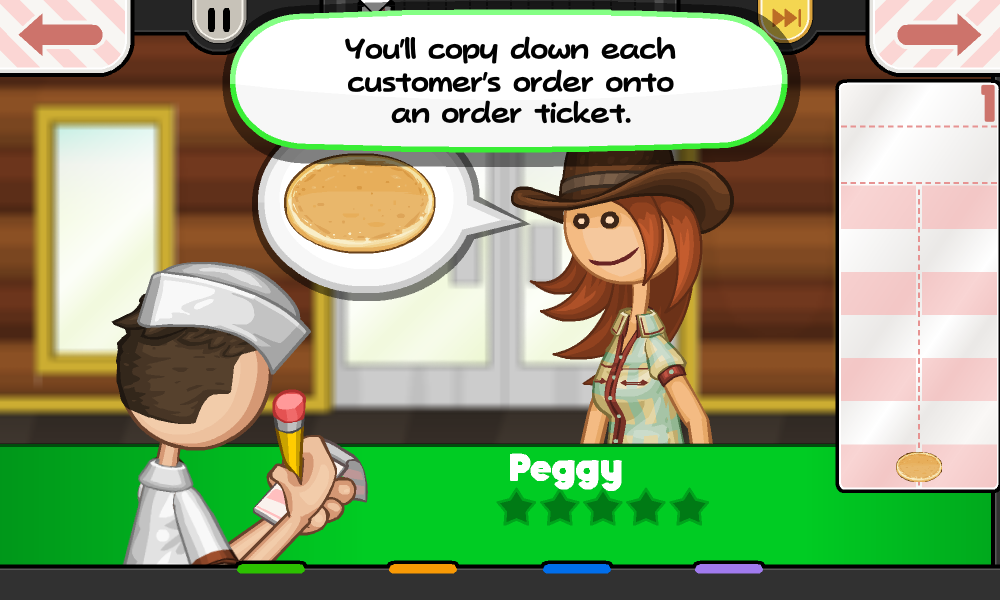Switch to the green station tab
The width and height of the screenshot is (1000, 600).
[x=270, y=568]
